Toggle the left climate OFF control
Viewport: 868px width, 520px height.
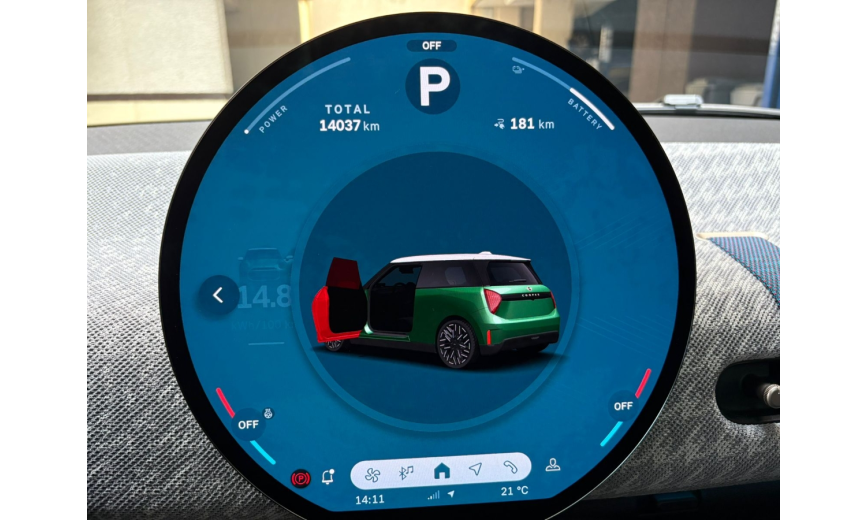coord(247,424)
